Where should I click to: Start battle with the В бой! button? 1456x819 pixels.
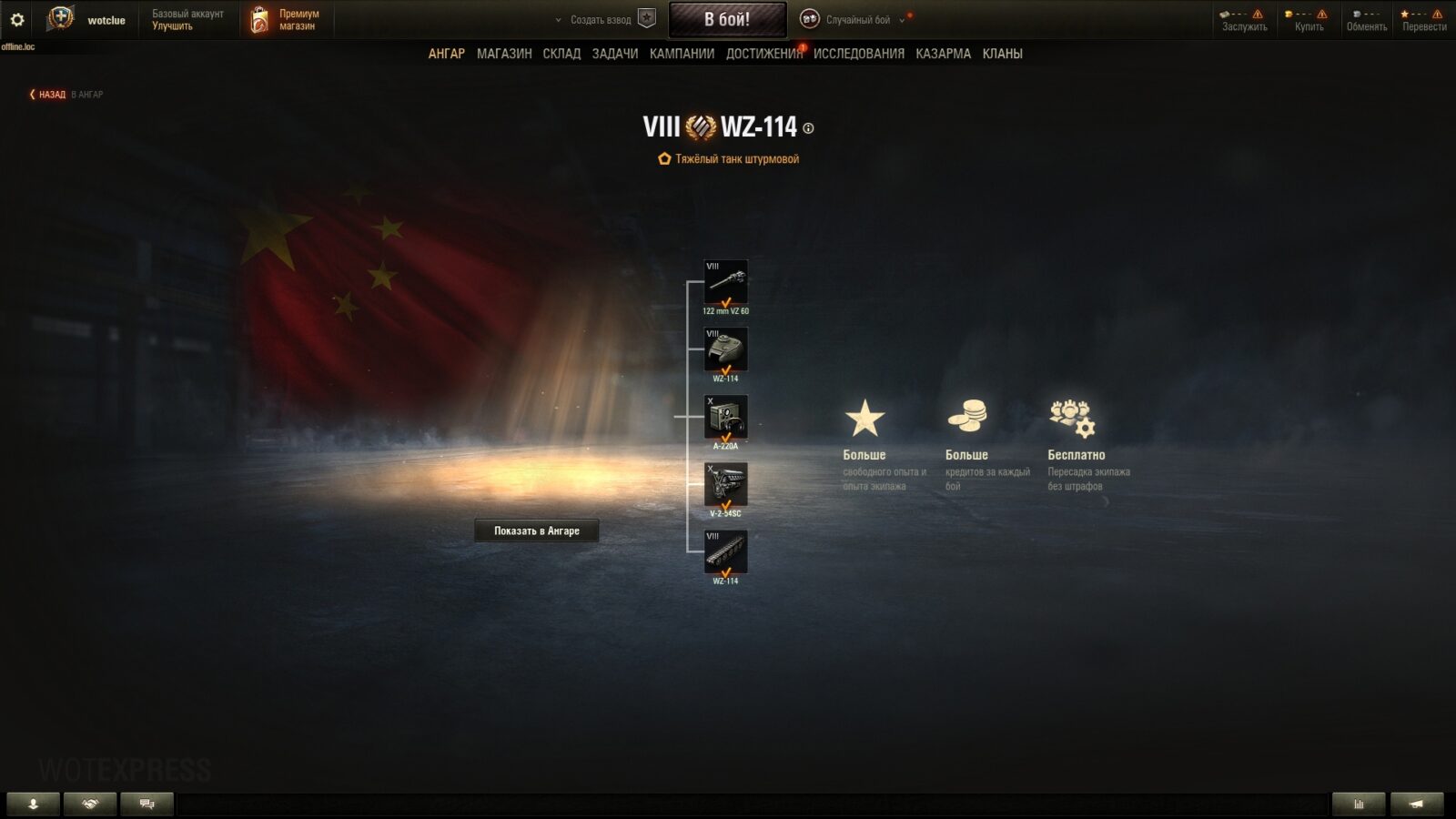click(x=727, y=19)
